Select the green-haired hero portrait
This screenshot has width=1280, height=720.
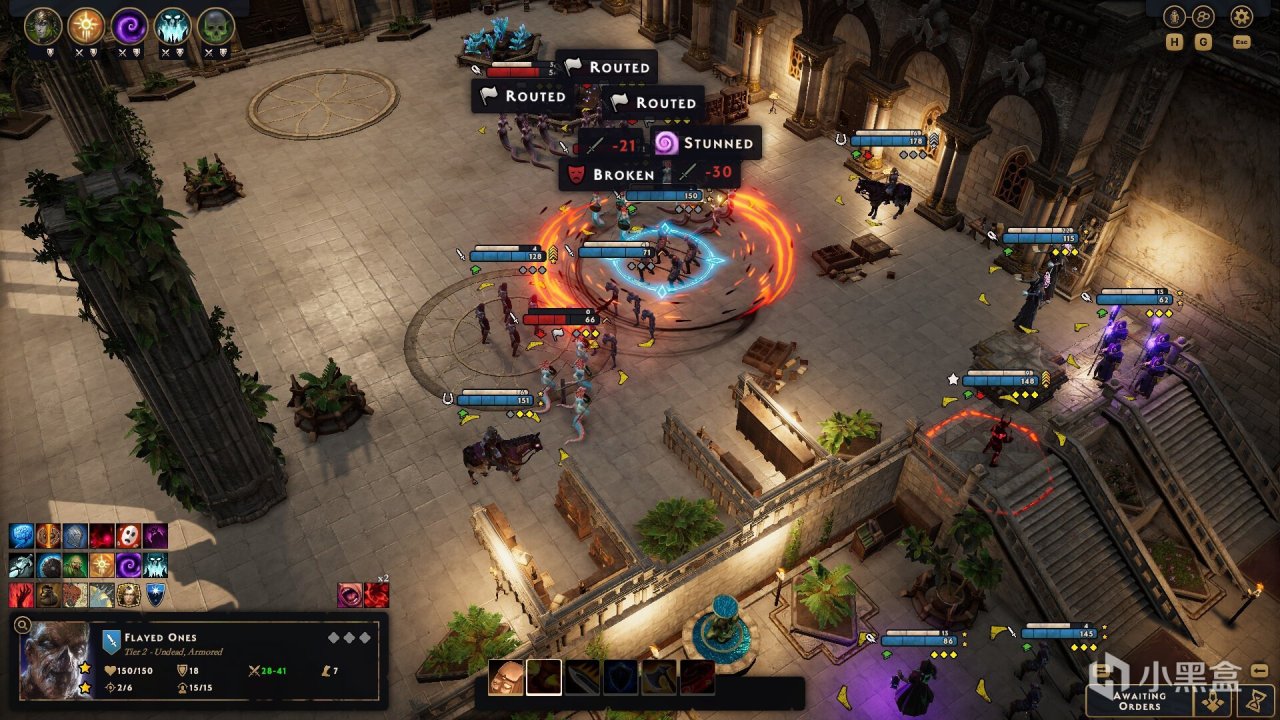pos(43,24)
